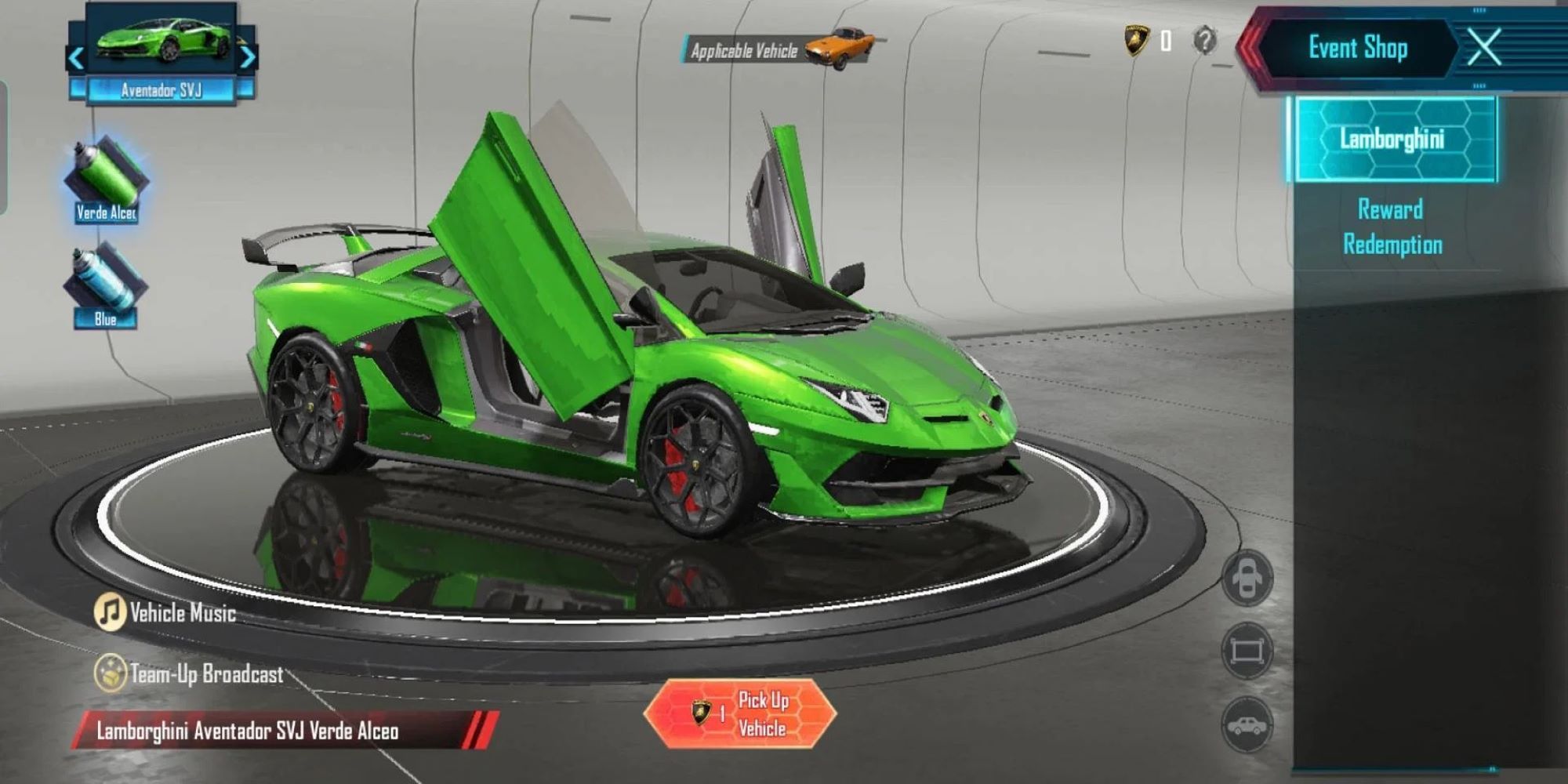
Task: Switch to the Reward Redemption tab
Action: [x=1392, y=227]
